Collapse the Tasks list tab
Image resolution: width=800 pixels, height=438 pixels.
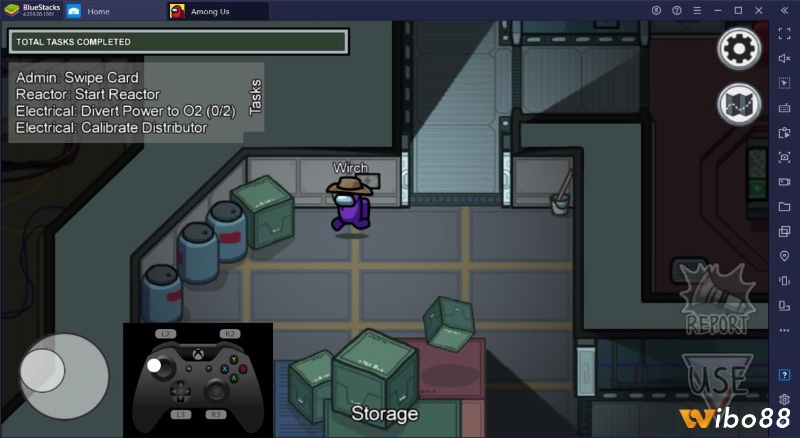click(255, 100)
